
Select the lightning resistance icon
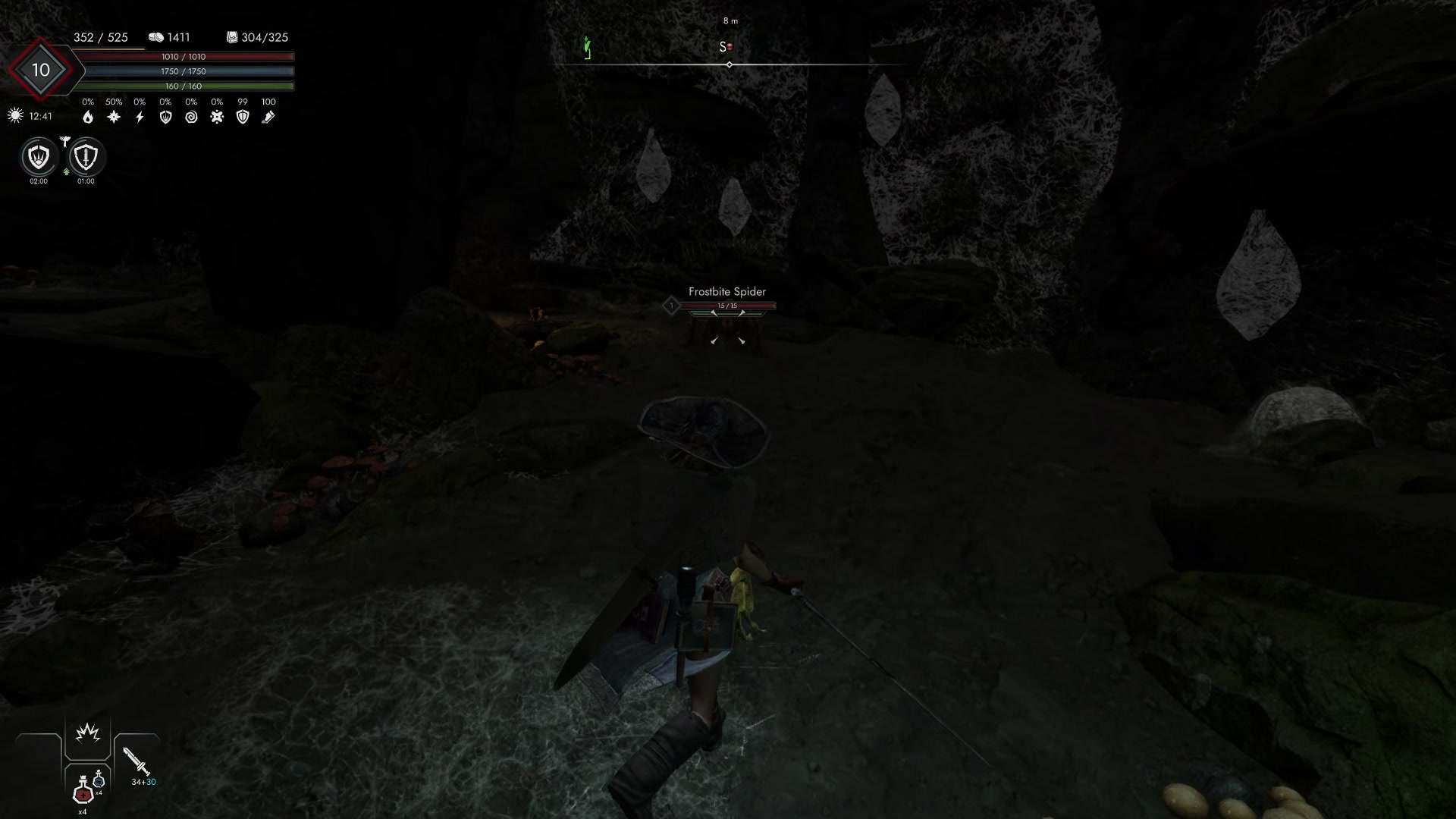coord(140,117)
